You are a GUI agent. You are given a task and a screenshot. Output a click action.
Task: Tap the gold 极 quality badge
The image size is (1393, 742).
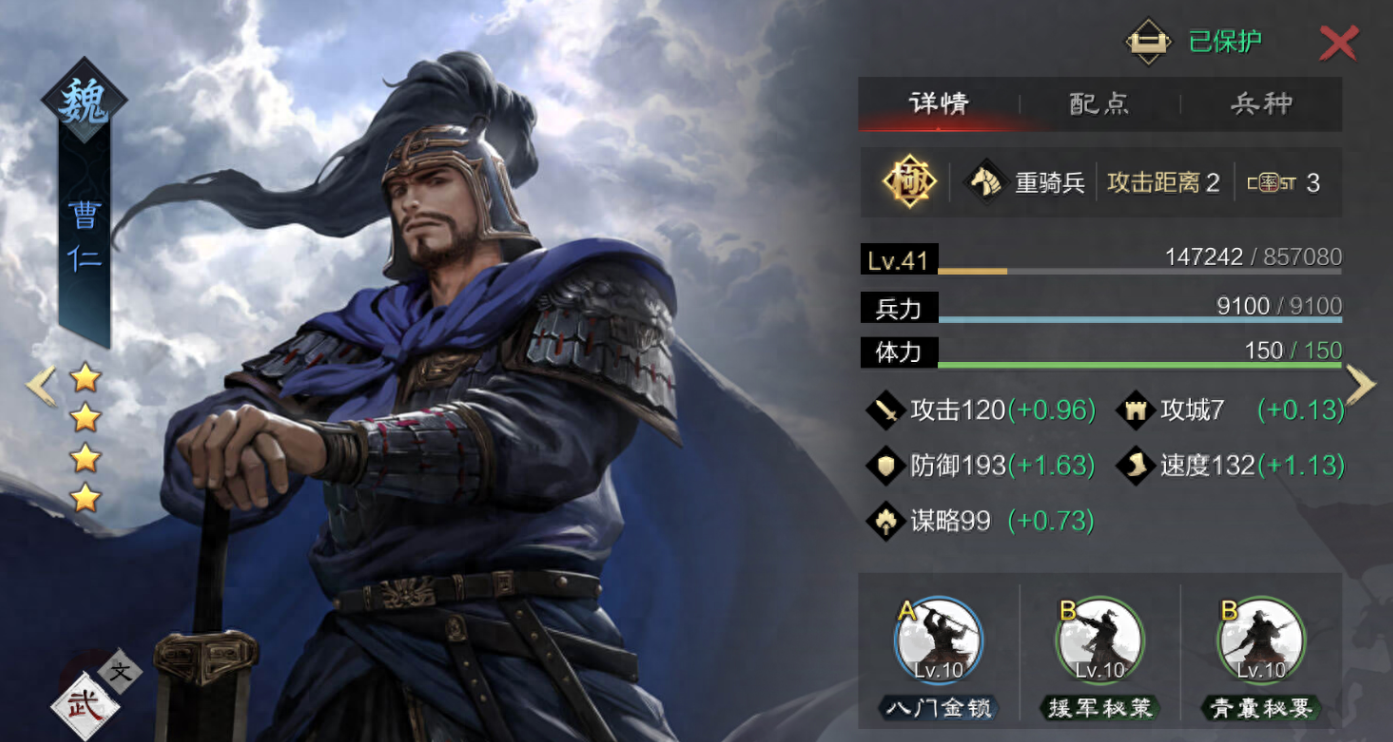coord(909,182)
